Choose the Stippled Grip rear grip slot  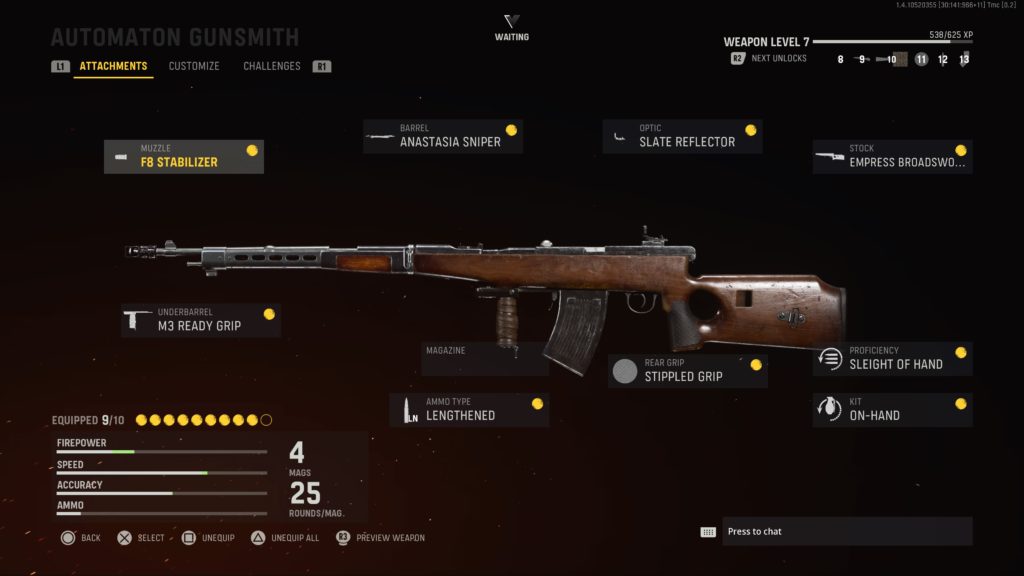click(x=688, y=371)
